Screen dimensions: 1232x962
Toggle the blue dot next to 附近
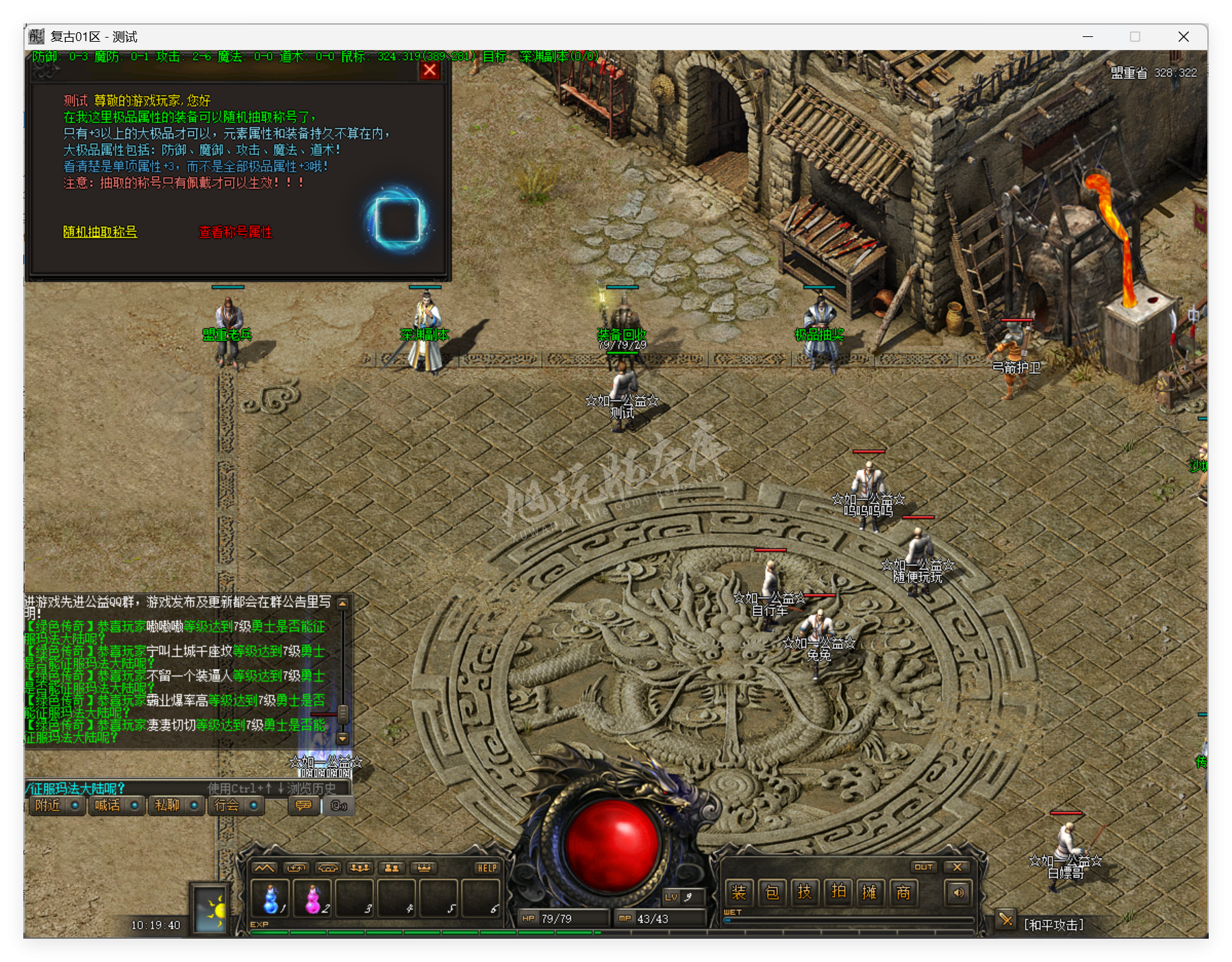pyautogui.click(x=74, y=806)
